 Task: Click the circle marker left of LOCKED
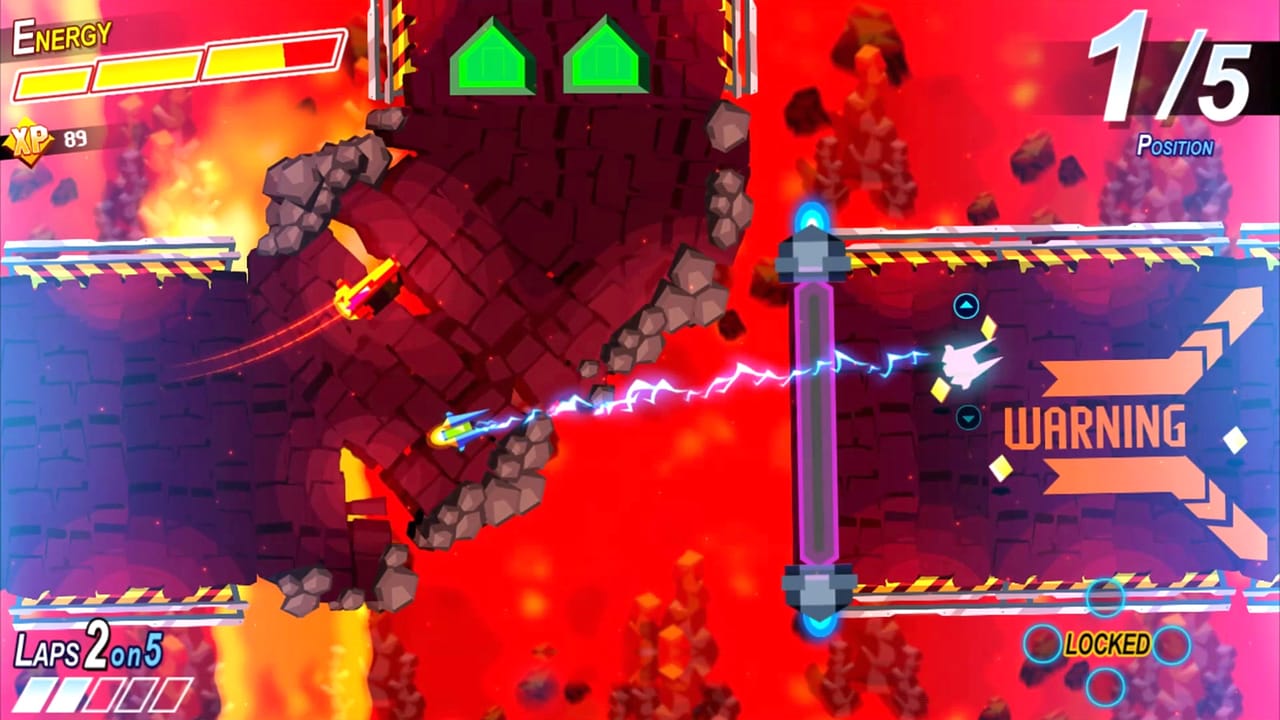1045,643
